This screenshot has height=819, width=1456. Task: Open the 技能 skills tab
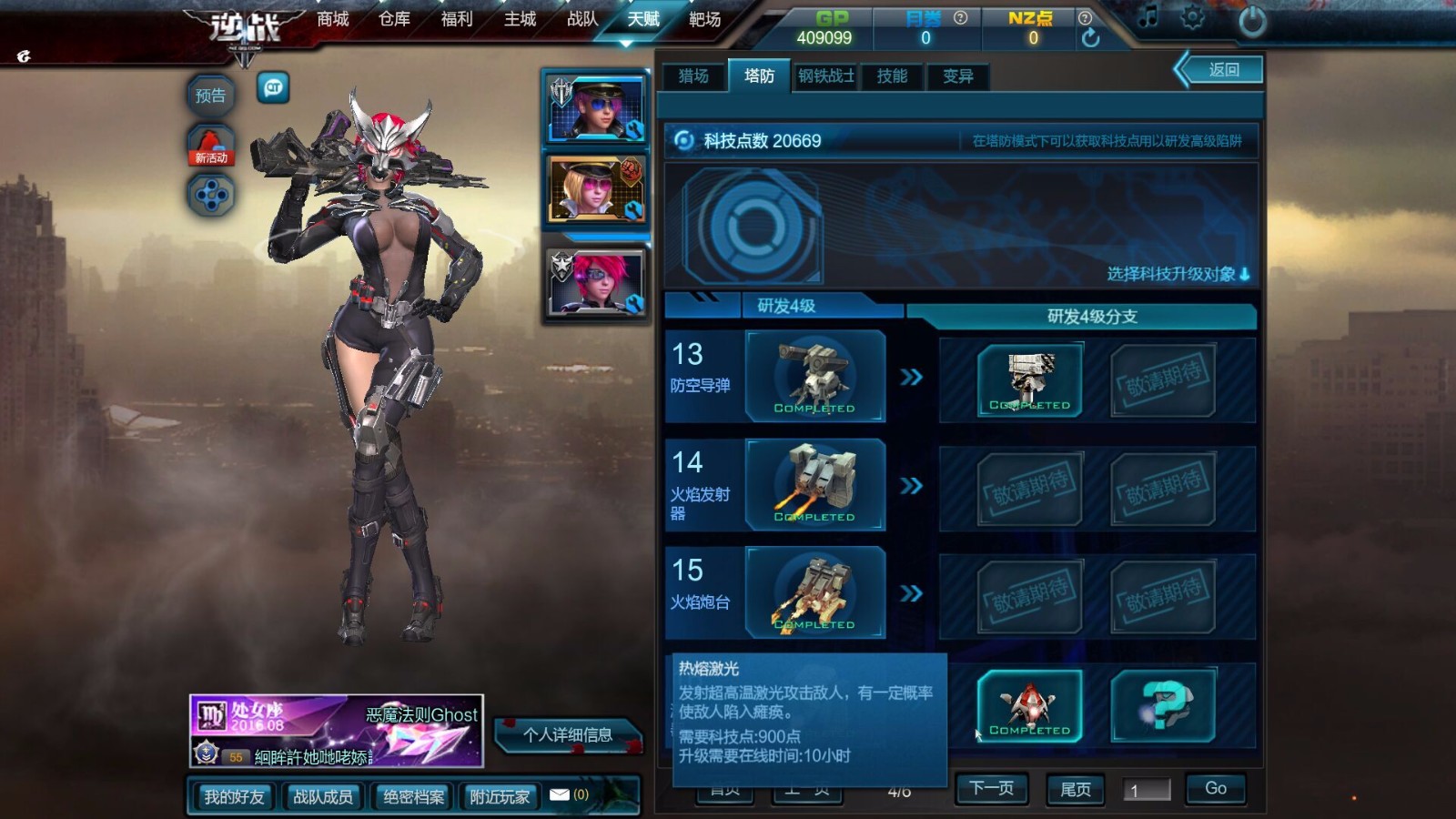pyautogui.click(x=892, y=76)
